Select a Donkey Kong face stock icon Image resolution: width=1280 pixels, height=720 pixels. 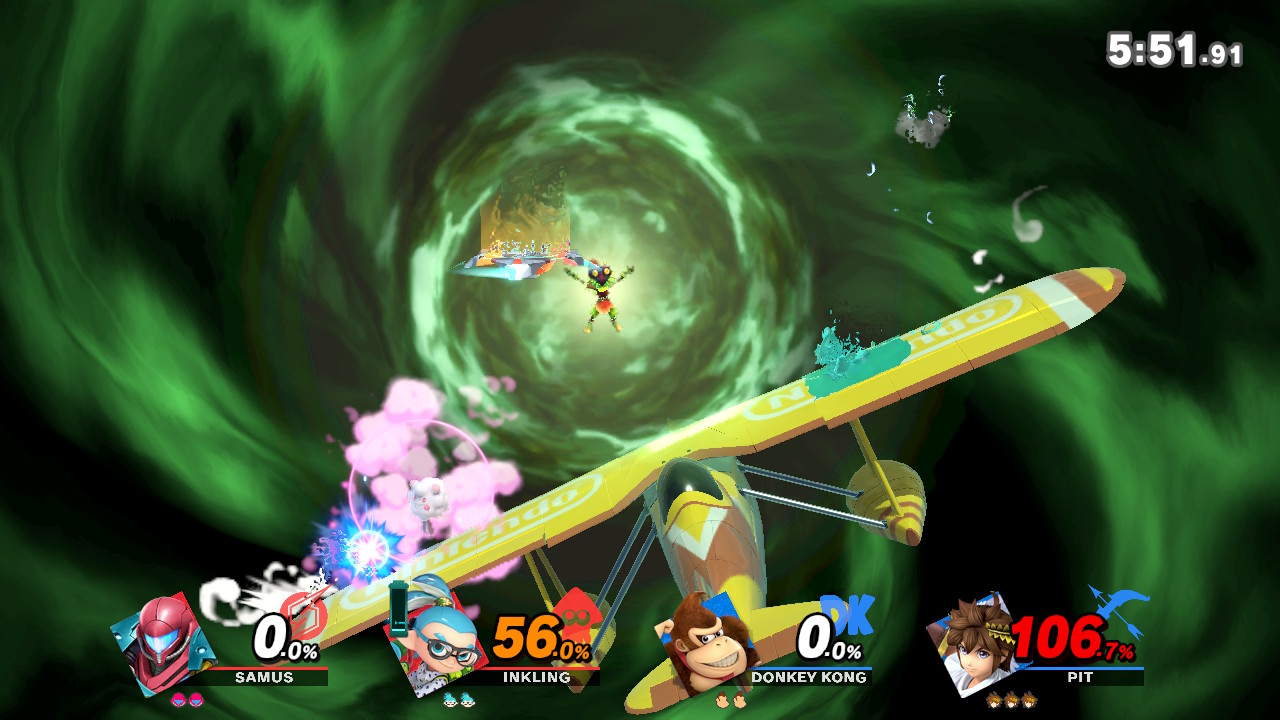pyautogui.click(x=720, y=698)
